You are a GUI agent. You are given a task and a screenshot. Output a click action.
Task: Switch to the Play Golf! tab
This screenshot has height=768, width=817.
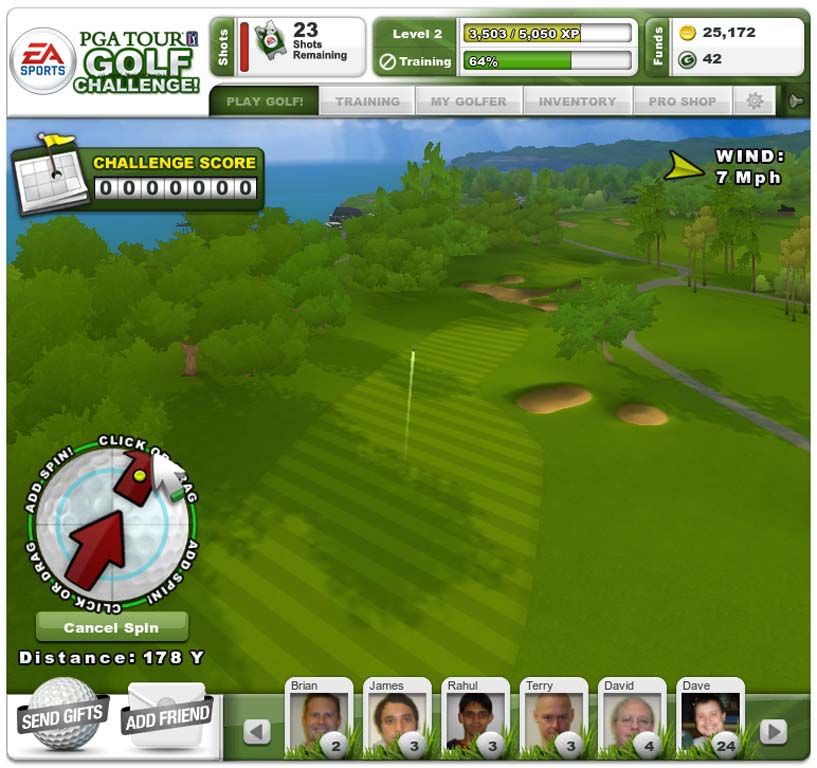[x=263, y=101]
